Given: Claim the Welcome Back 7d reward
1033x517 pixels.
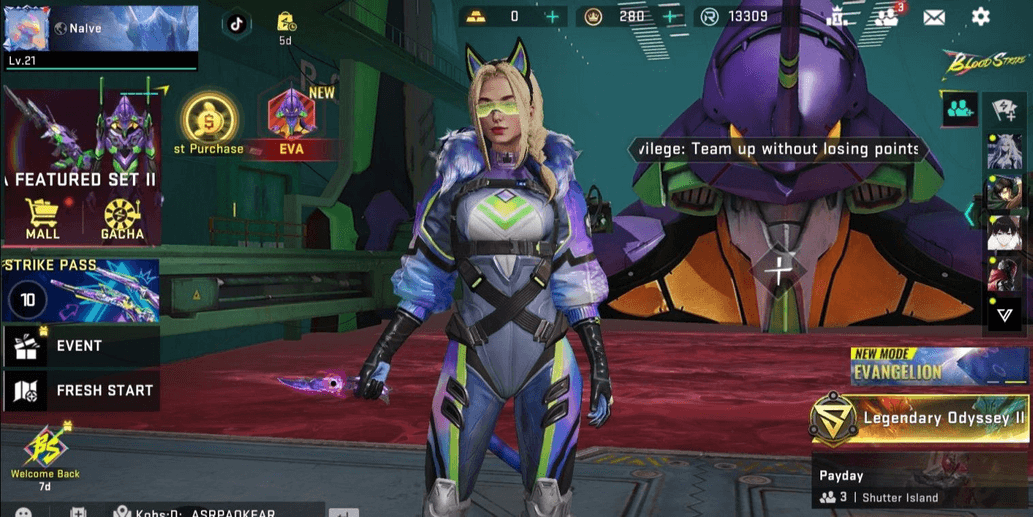Looking at the screenshot, I should pyautogui.click(x=45, y=456).
